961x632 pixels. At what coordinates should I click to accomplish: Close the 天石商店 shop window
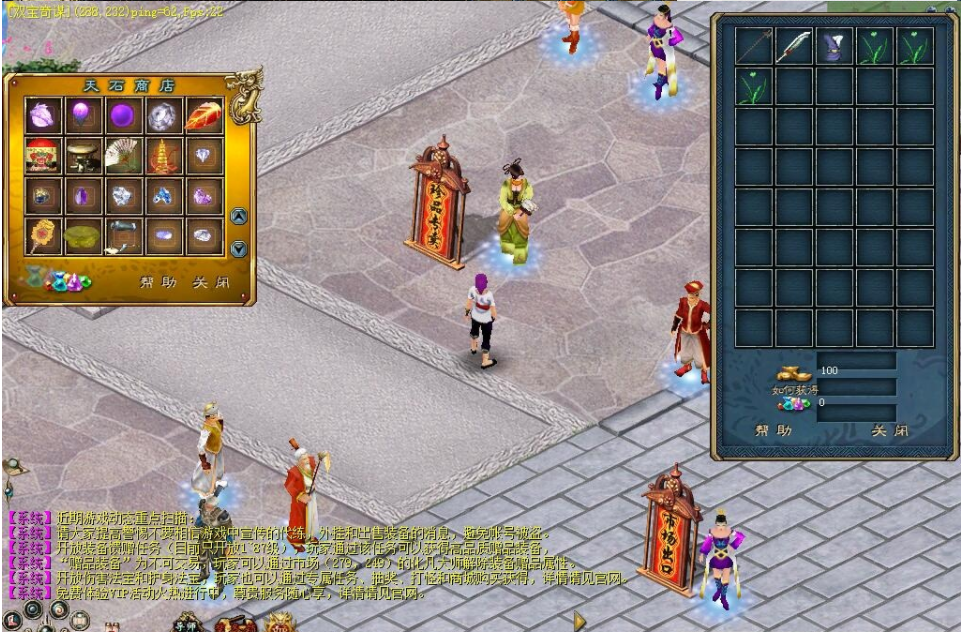point(211,283)
